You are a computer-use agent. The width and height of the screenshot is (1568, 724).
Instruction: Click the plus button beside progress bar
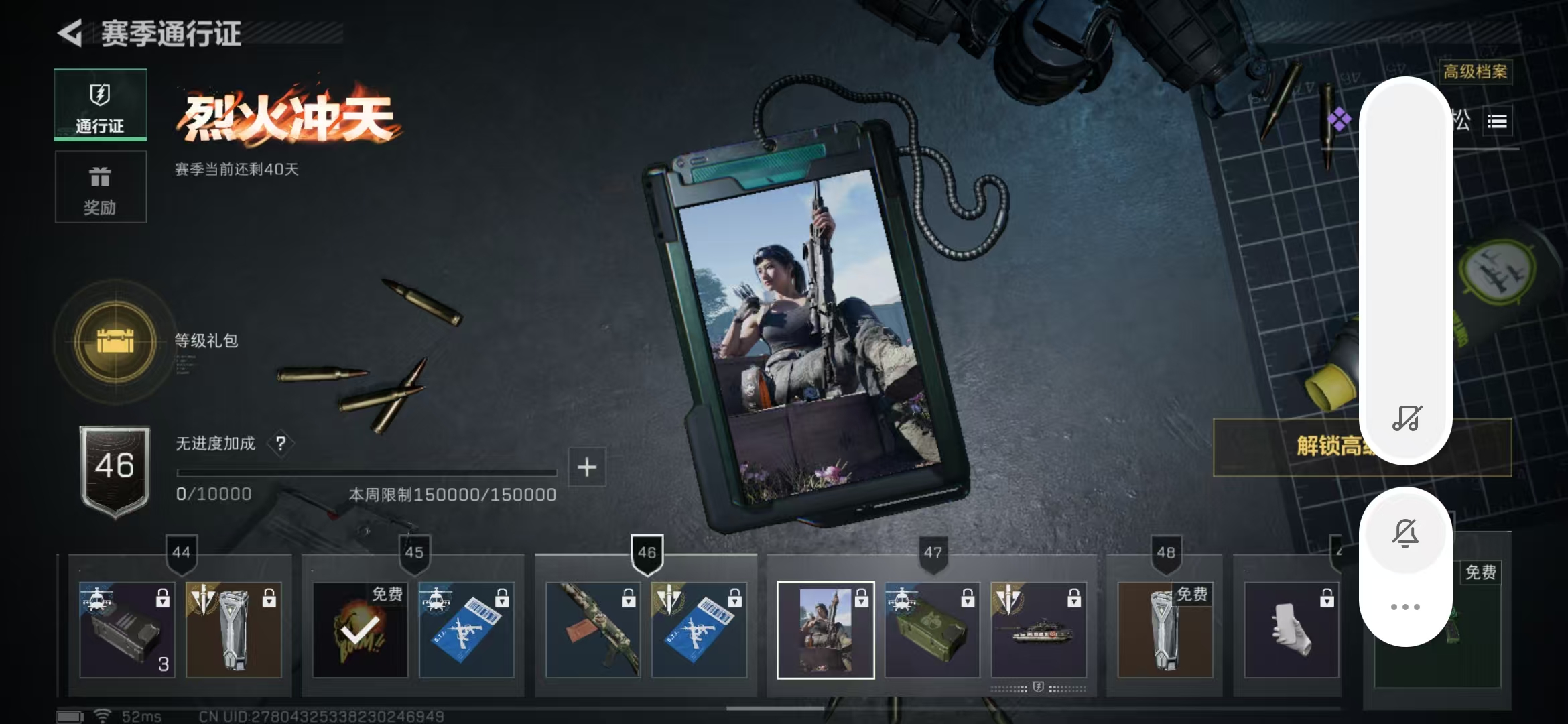587,467
